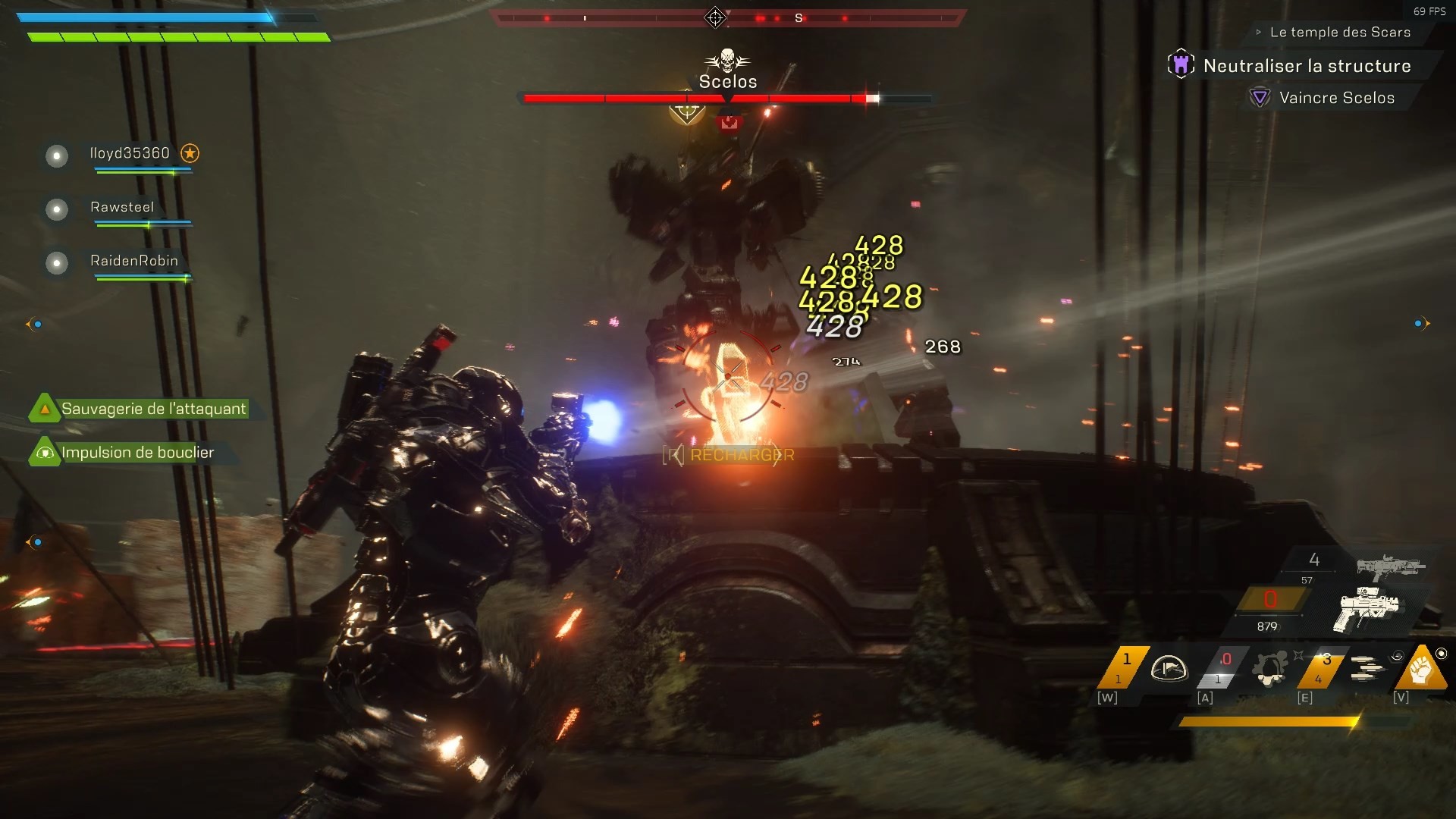Click the Vaincre Scelos triangle icon
This screenshot has height=819, width=1456.
1260,97
